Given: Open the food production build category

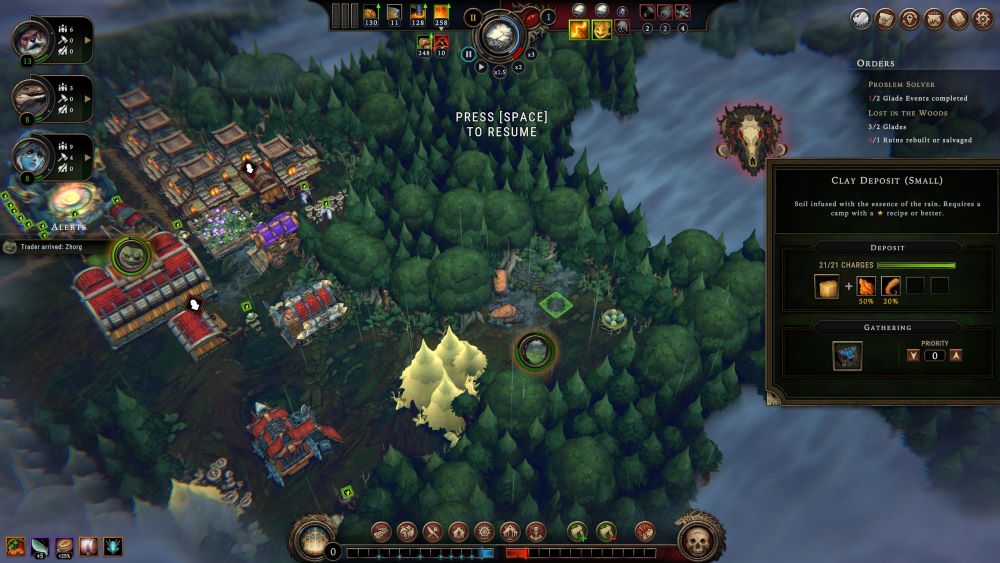Looking at the screenshot, I should 432,532.
